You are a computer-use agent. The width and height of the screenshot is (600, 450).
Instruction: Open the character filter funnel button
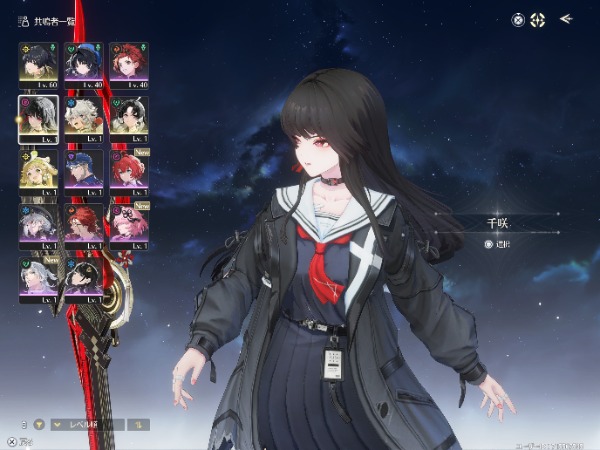(x=41, y=424)
